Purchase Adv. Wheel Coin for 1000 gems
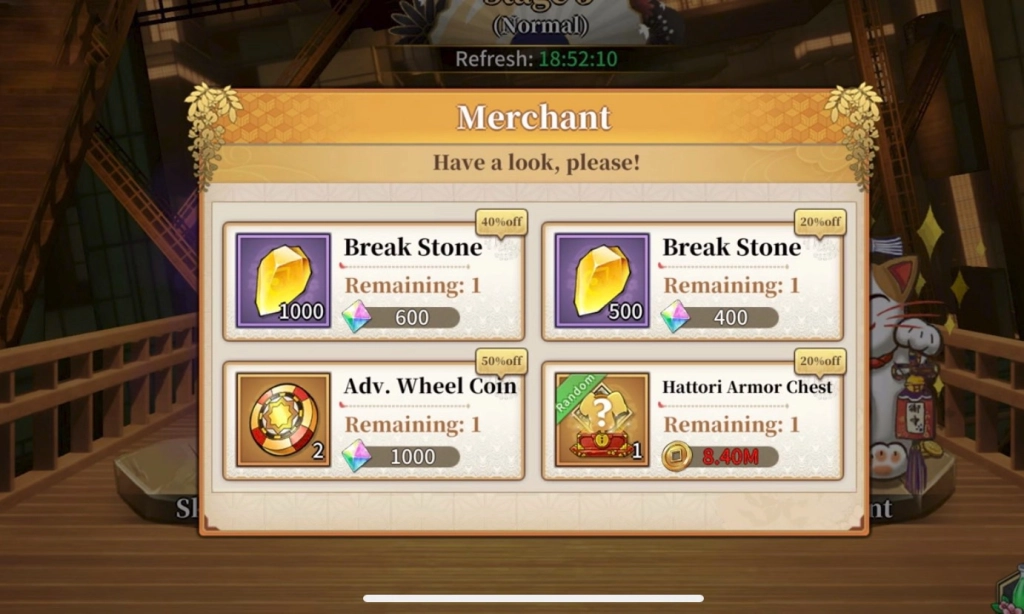The width and height of the screenshot is (1024, 614). tap(401, 456)
